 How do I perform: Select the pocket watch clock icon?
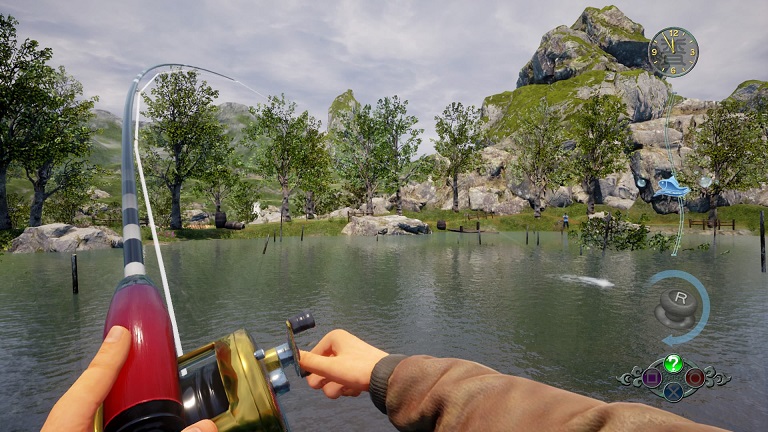click(673, 52)
